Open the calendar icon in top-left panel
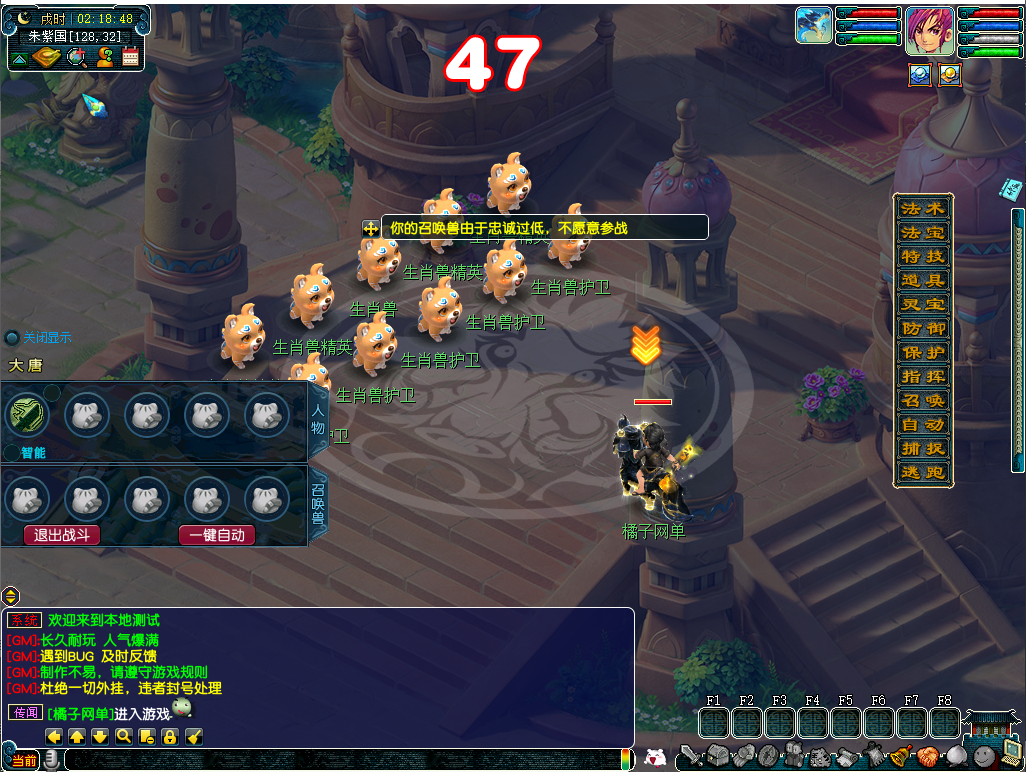 (x=130, y=57)
